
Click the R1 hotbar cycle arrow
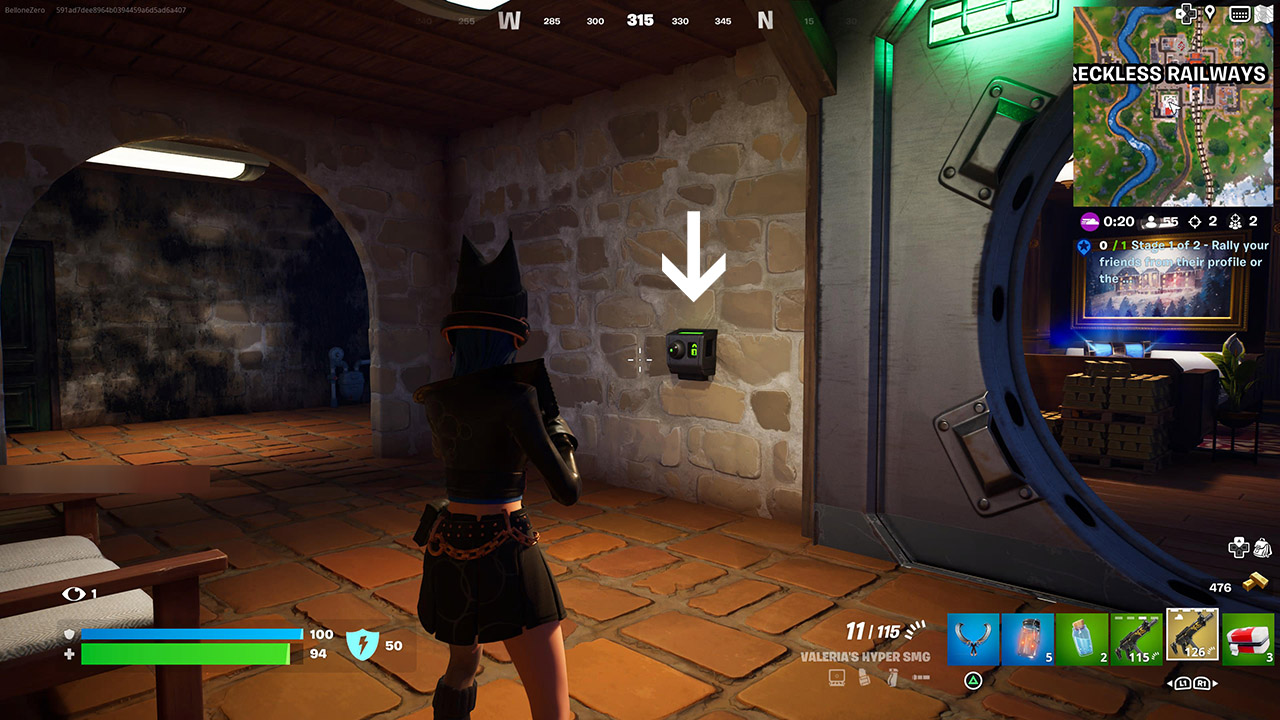pyautogui.click(x=1203, y=681)
